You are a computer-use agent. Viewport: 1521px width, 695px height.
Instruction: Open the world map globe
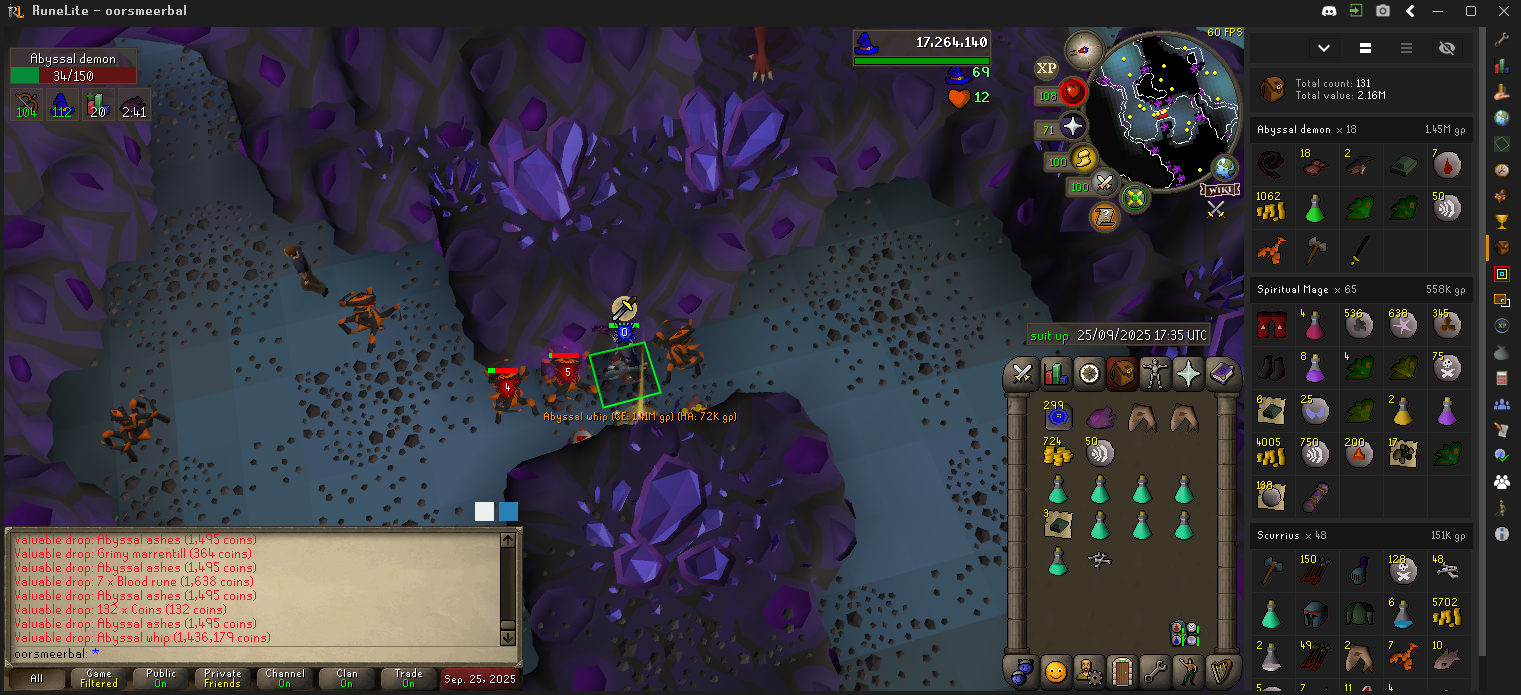1224,167
